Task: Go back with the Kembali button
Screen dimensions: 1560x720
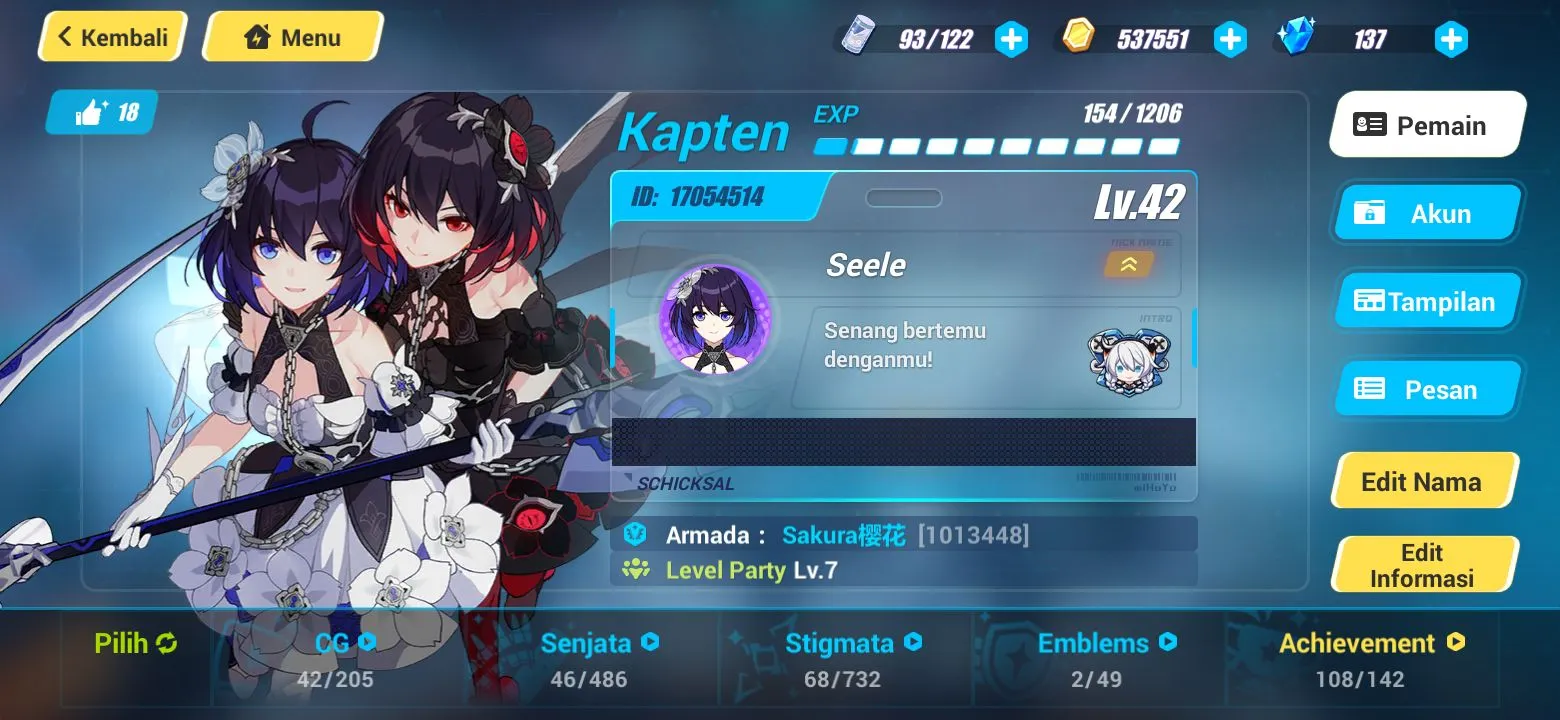Action: tap(112, 37)
